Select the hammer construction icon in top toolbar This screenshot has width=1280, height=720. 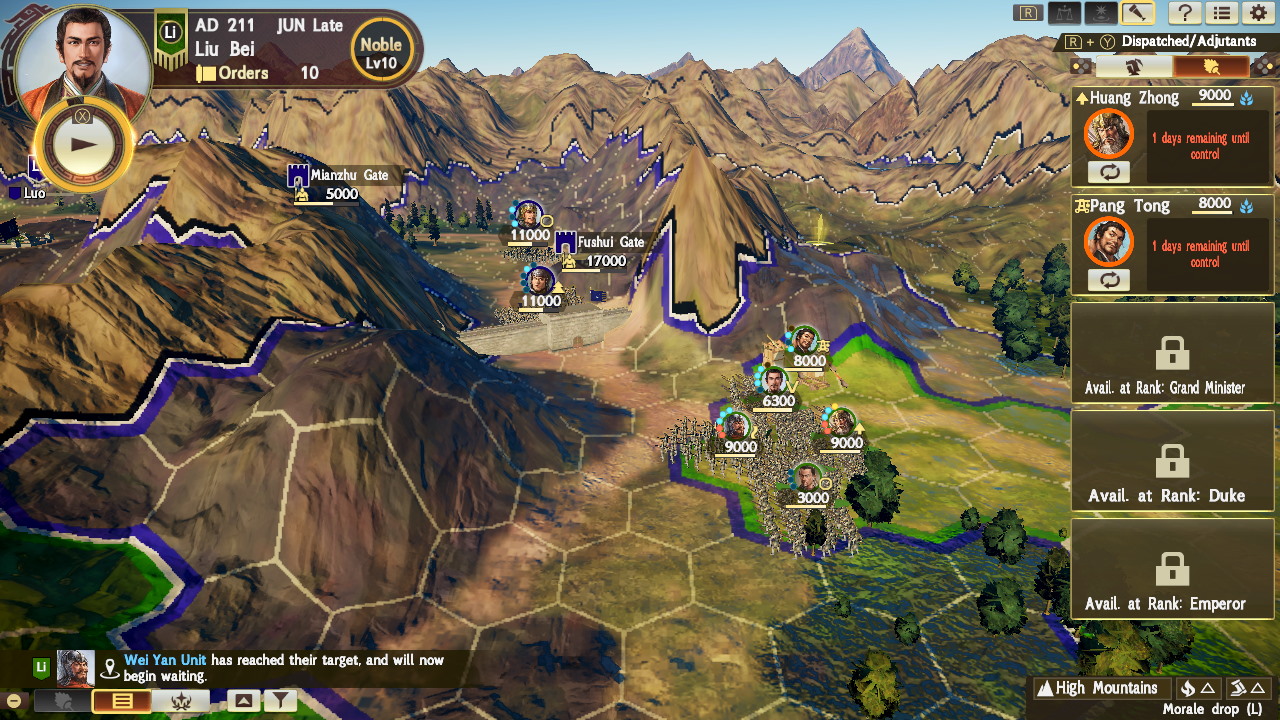(x=1138, y=14)
